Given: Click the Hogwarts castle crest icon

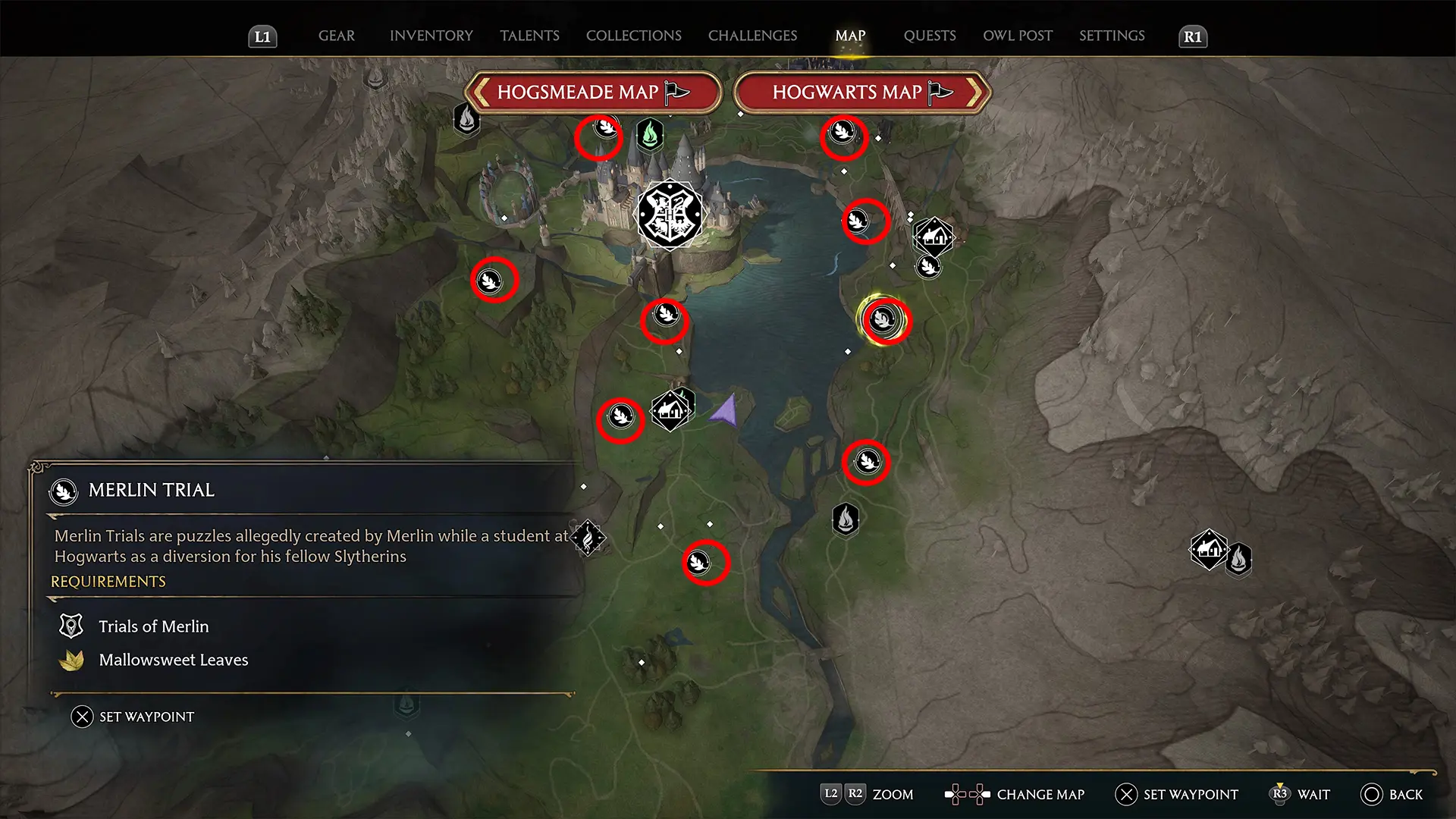Looking at the screenshot, I should point(670,215).
